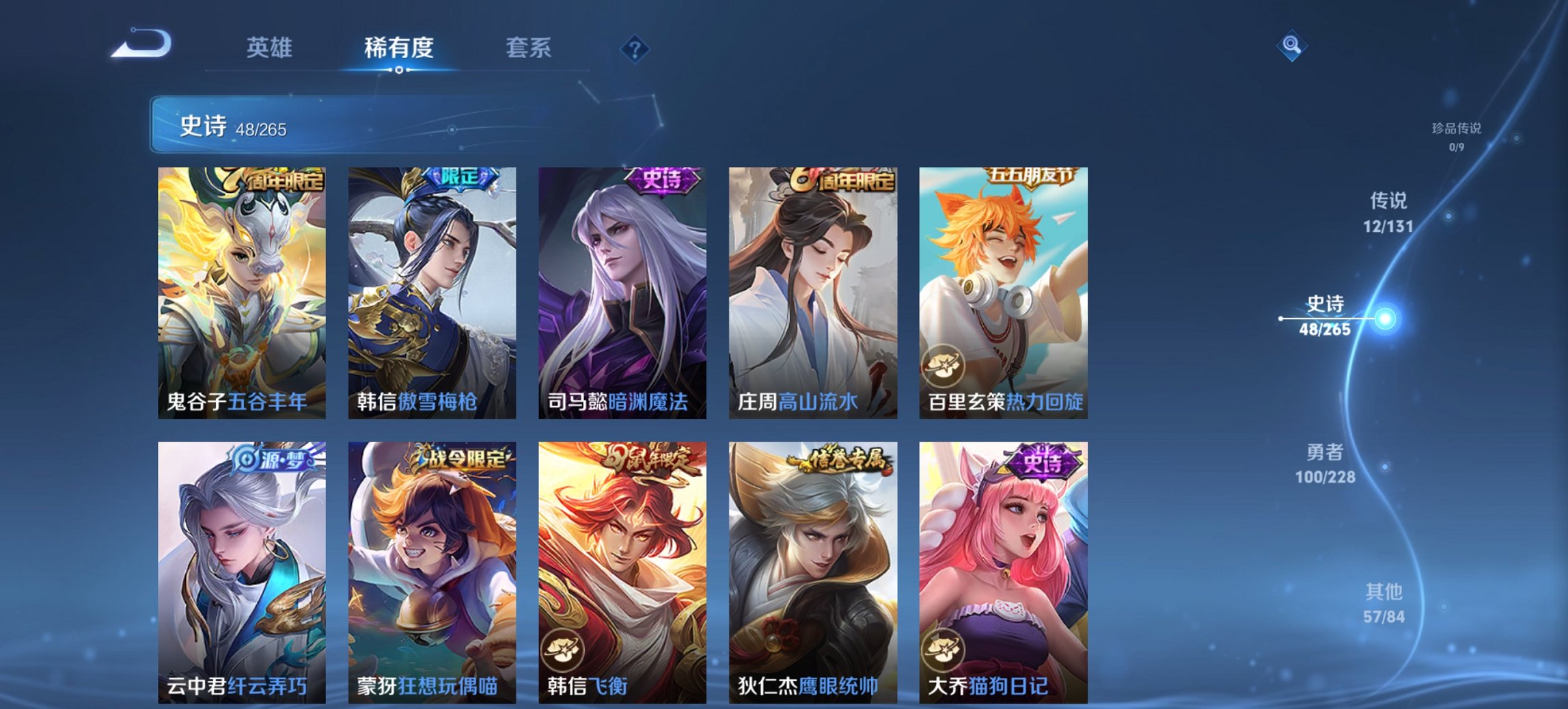Screen dimensions: 1568x709
Task: Open the search magnifier icon
Action: point(1293,48)
